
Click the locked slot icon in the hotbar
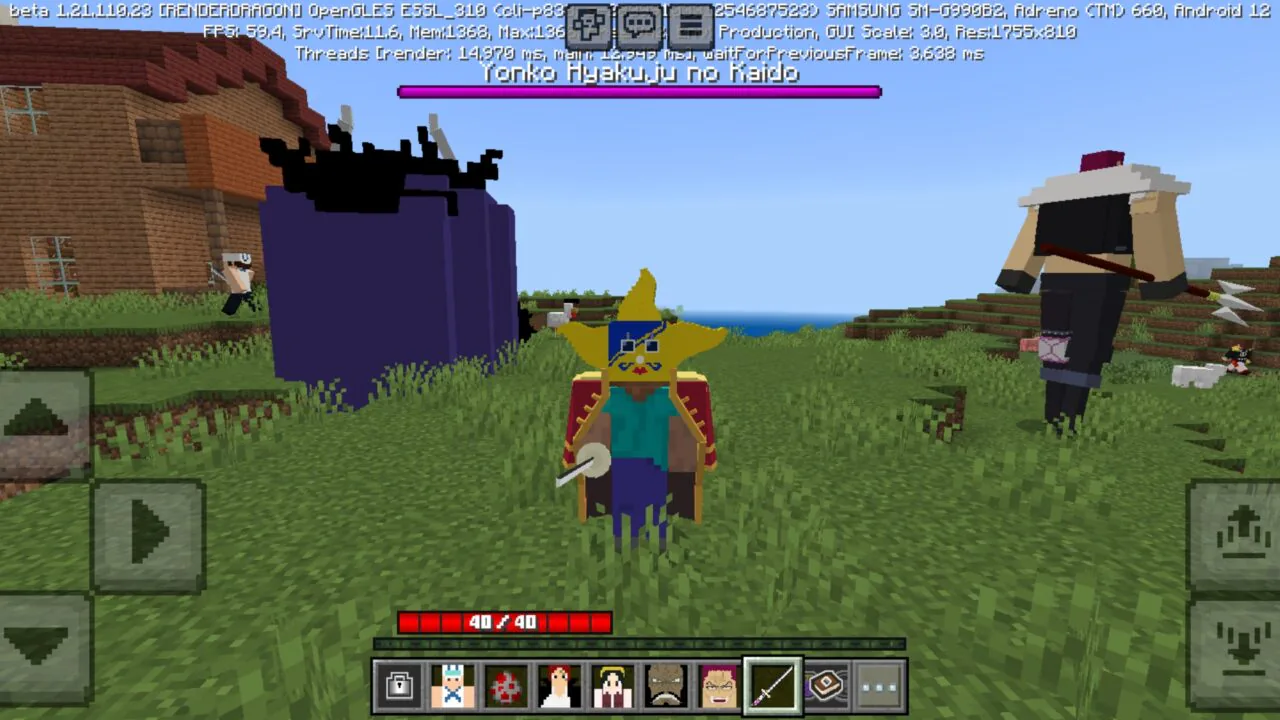(x=399, y=685)
